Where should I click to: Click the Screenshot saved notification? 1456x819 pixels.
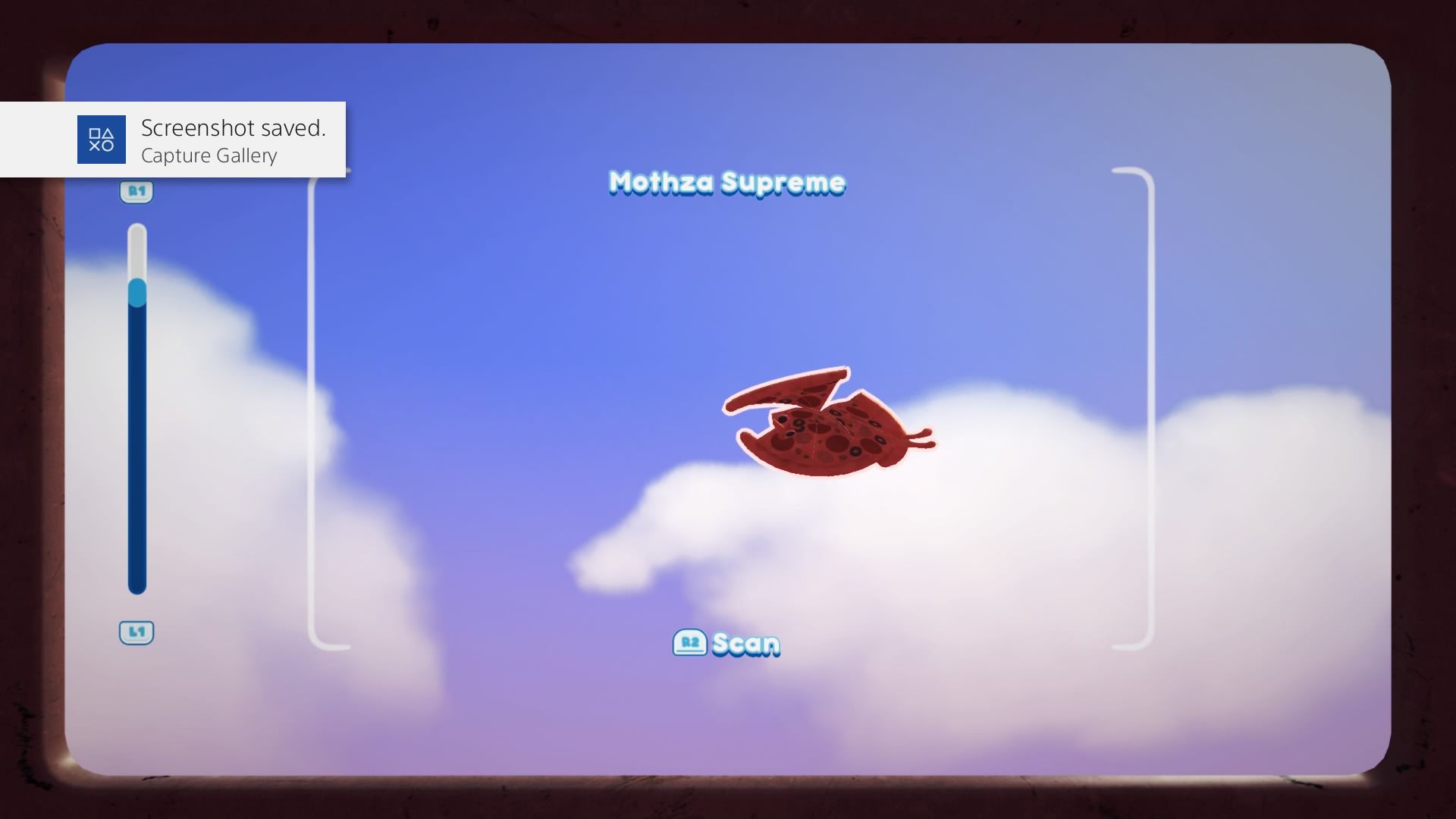pos(234,128)
